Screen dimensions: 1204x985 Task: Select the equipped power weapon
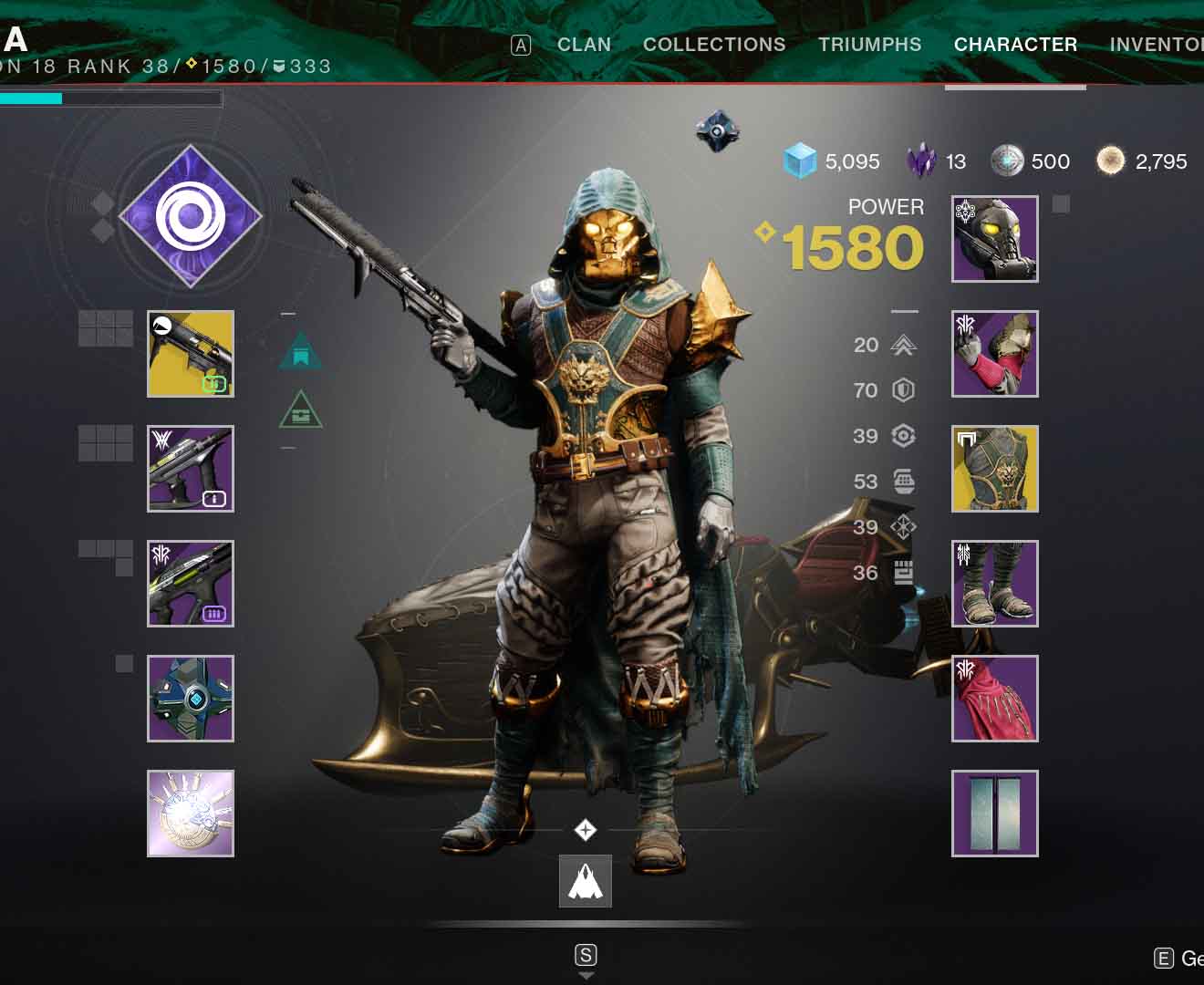[x=190, y=584]
